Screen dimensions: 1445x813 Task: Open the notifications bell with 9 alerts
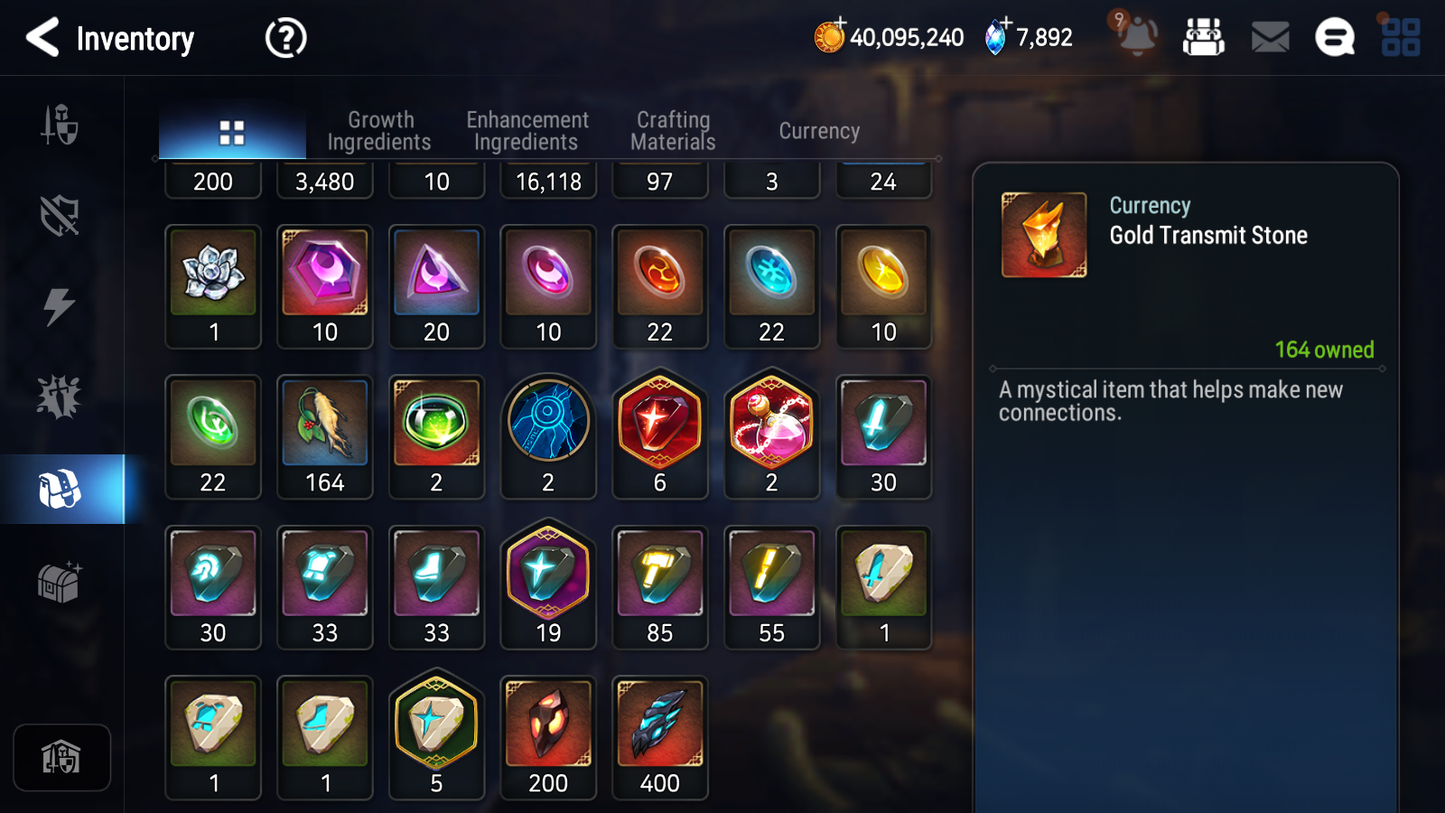coord(1135,36)
